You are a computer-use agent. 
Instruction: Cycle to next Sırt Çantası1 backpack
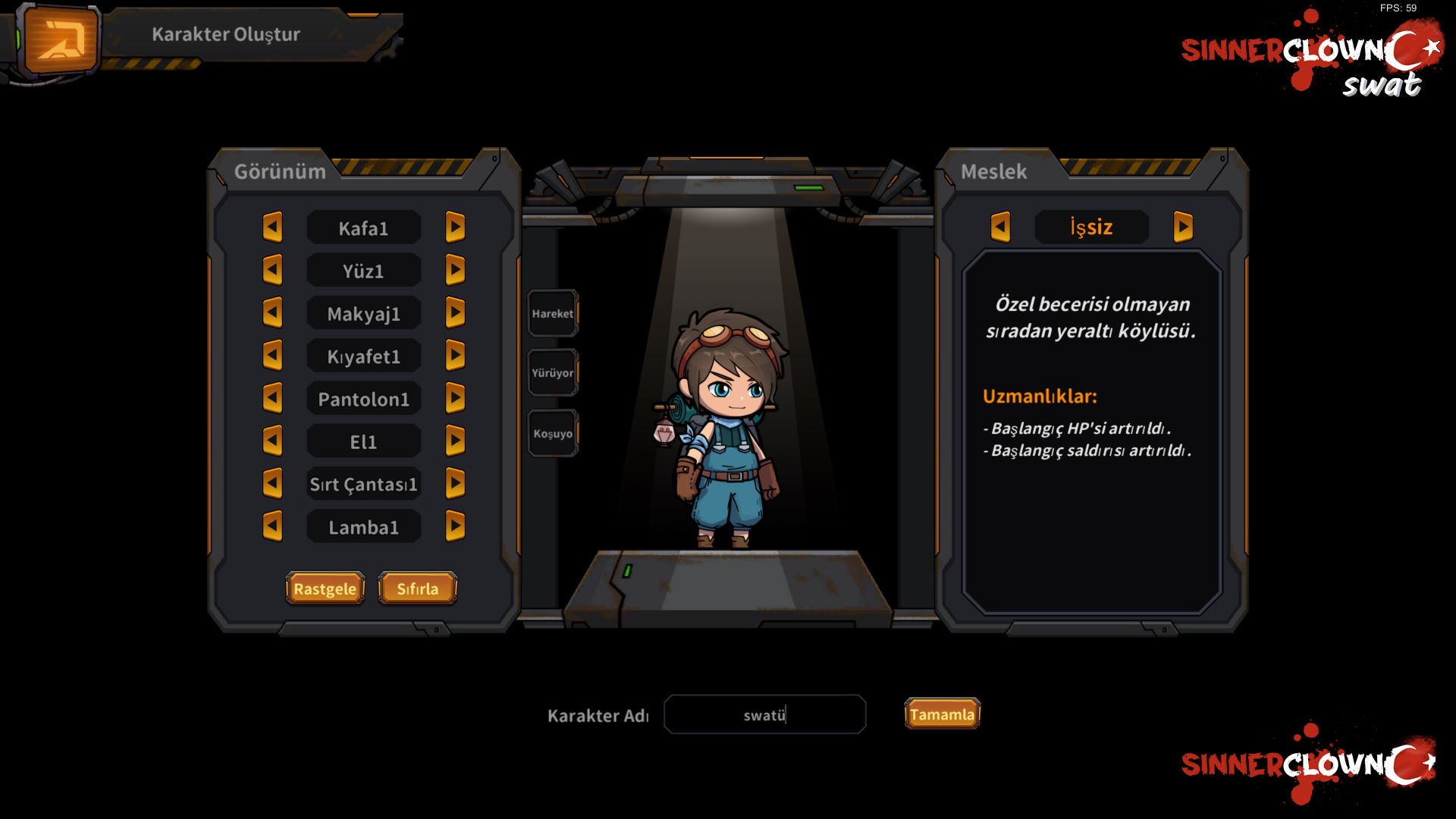455,484
